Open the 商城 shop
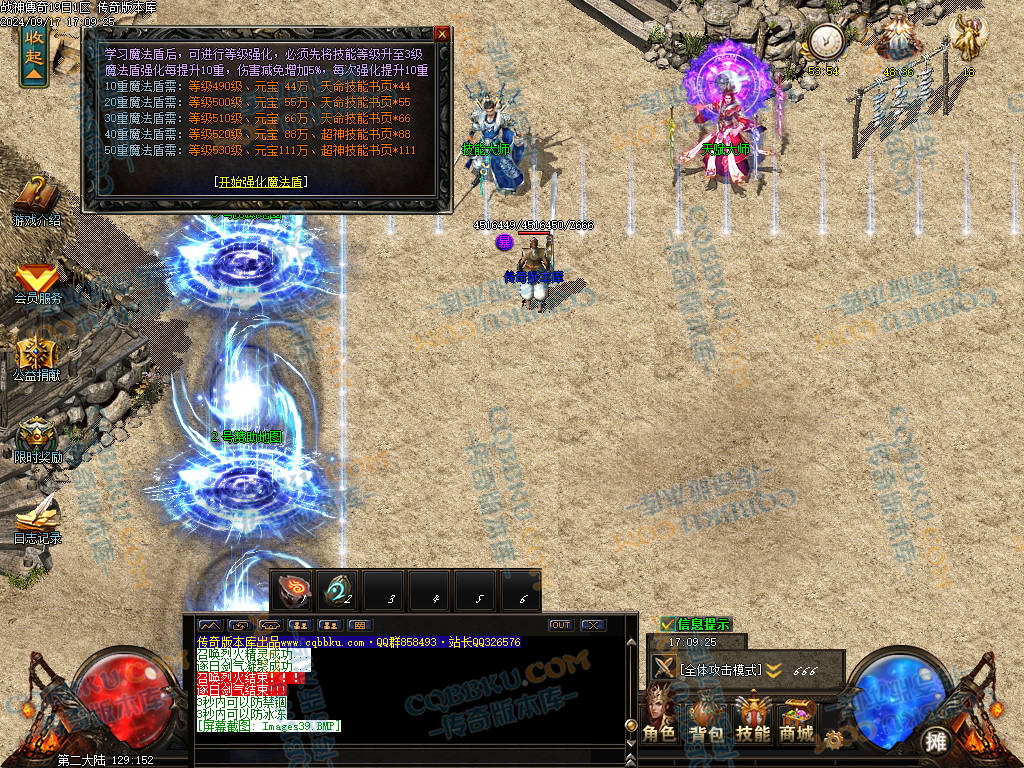This screenshot has height=768, width=1024. point(797,719)
